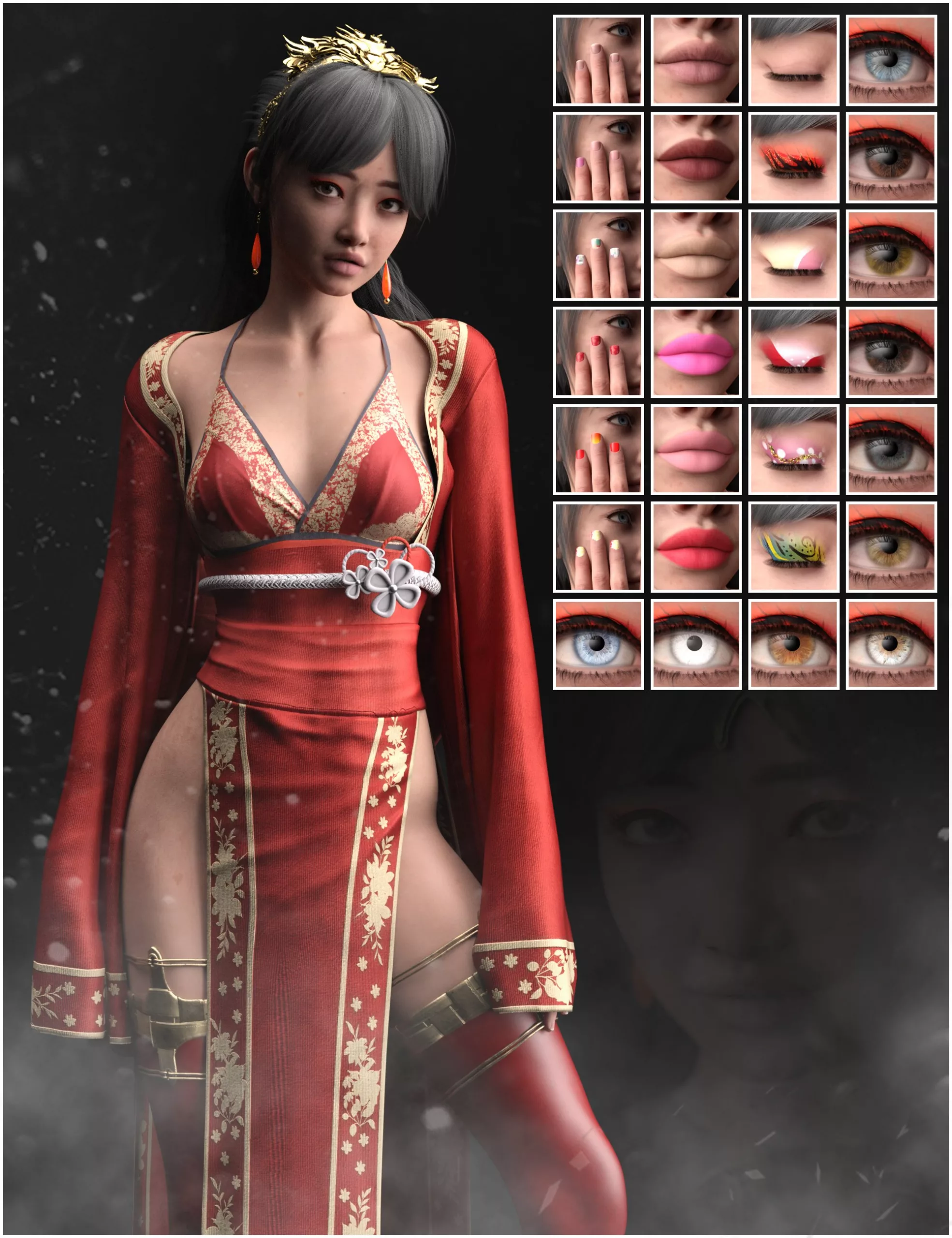Pick the yellow and pink eyeshadow thumbnail

(793, 254)
